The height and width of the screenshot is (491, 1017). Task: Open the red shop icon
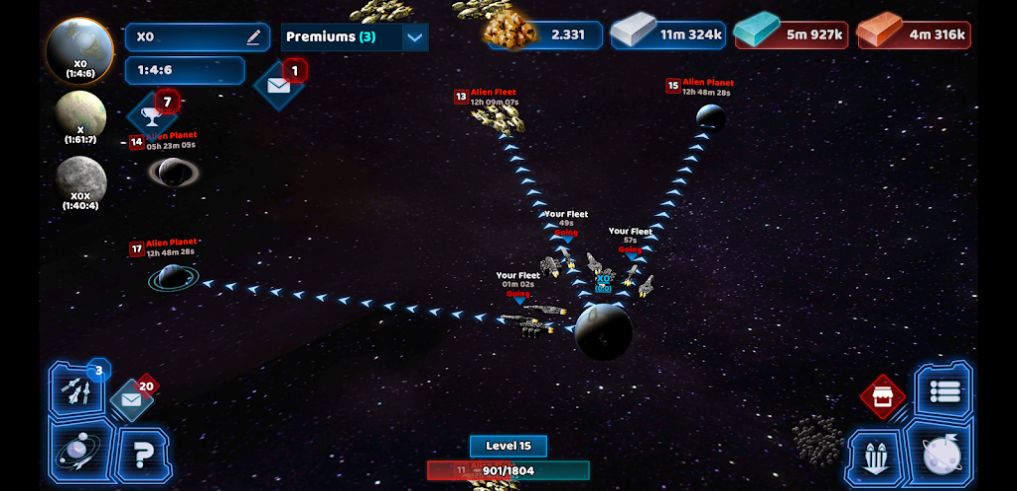pos(882,397)
